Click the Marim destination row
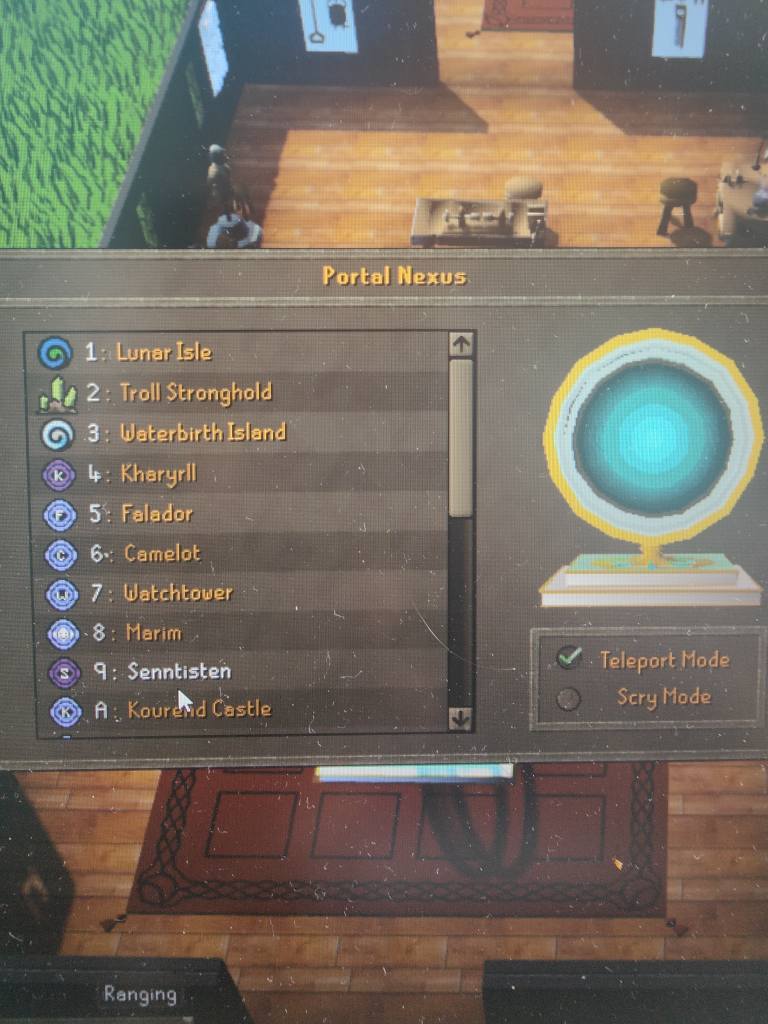 (x=154, y=632)
